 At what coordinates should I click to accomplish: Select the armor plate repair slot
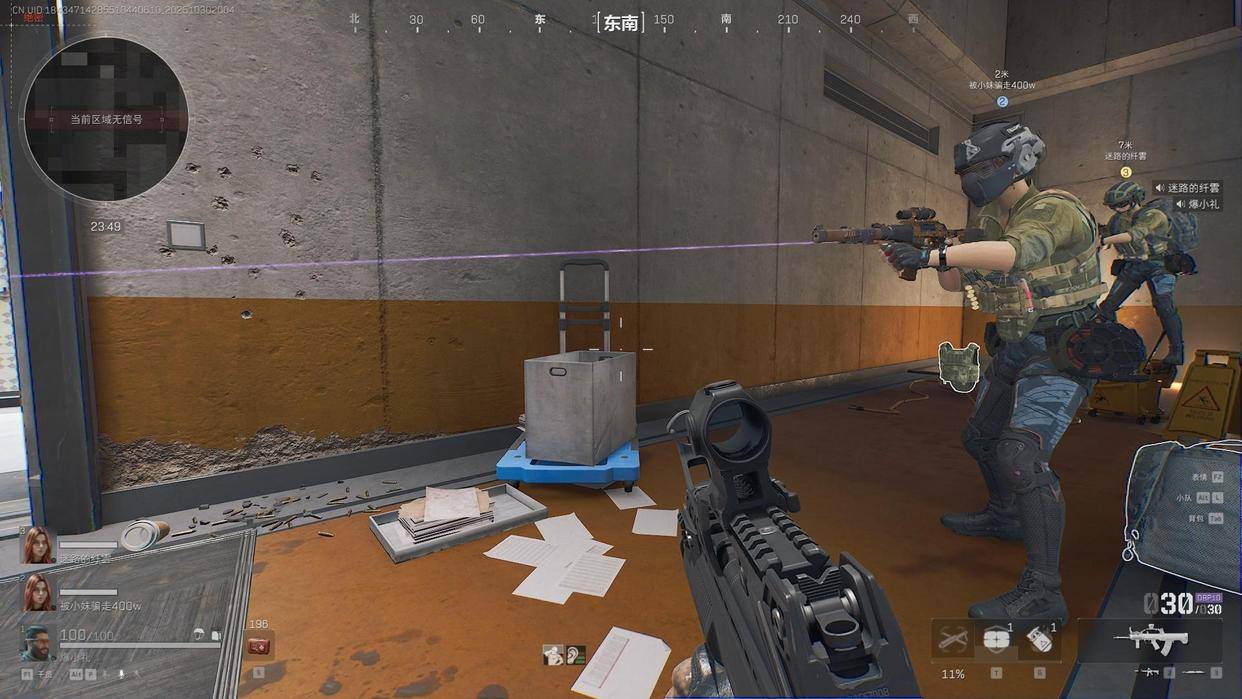tap(996, 639)
